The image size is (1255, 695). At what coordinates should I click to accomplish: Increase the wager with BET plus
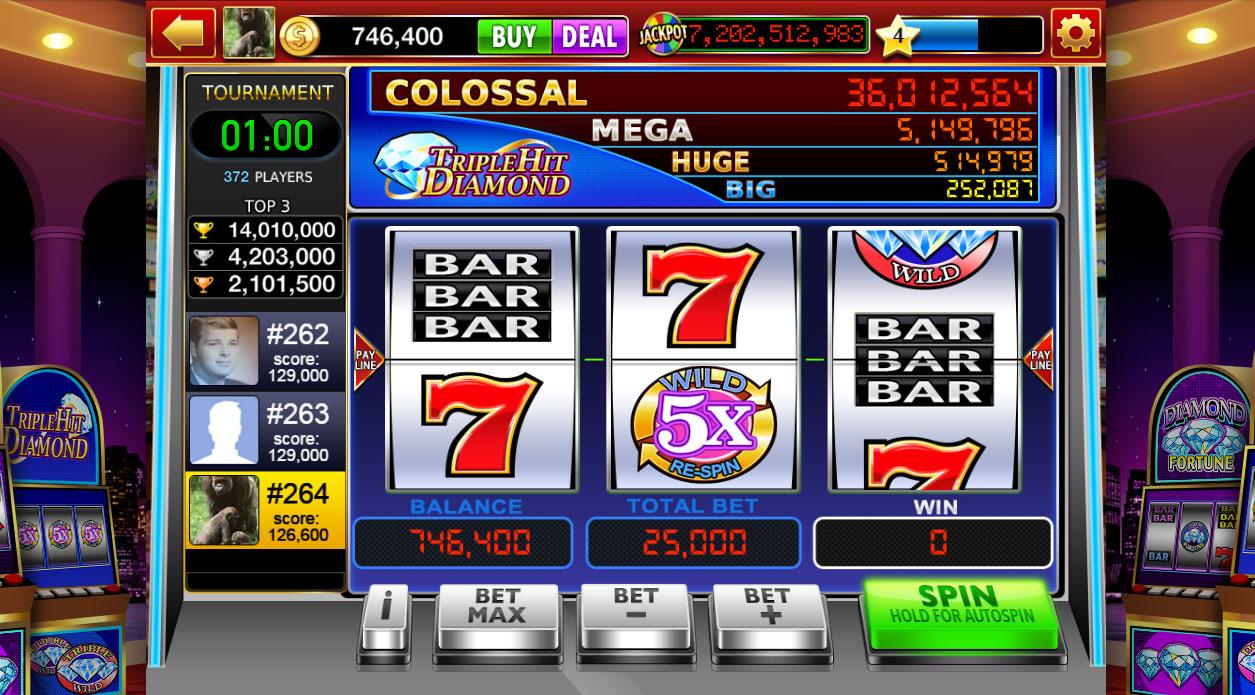pos(766,616)
